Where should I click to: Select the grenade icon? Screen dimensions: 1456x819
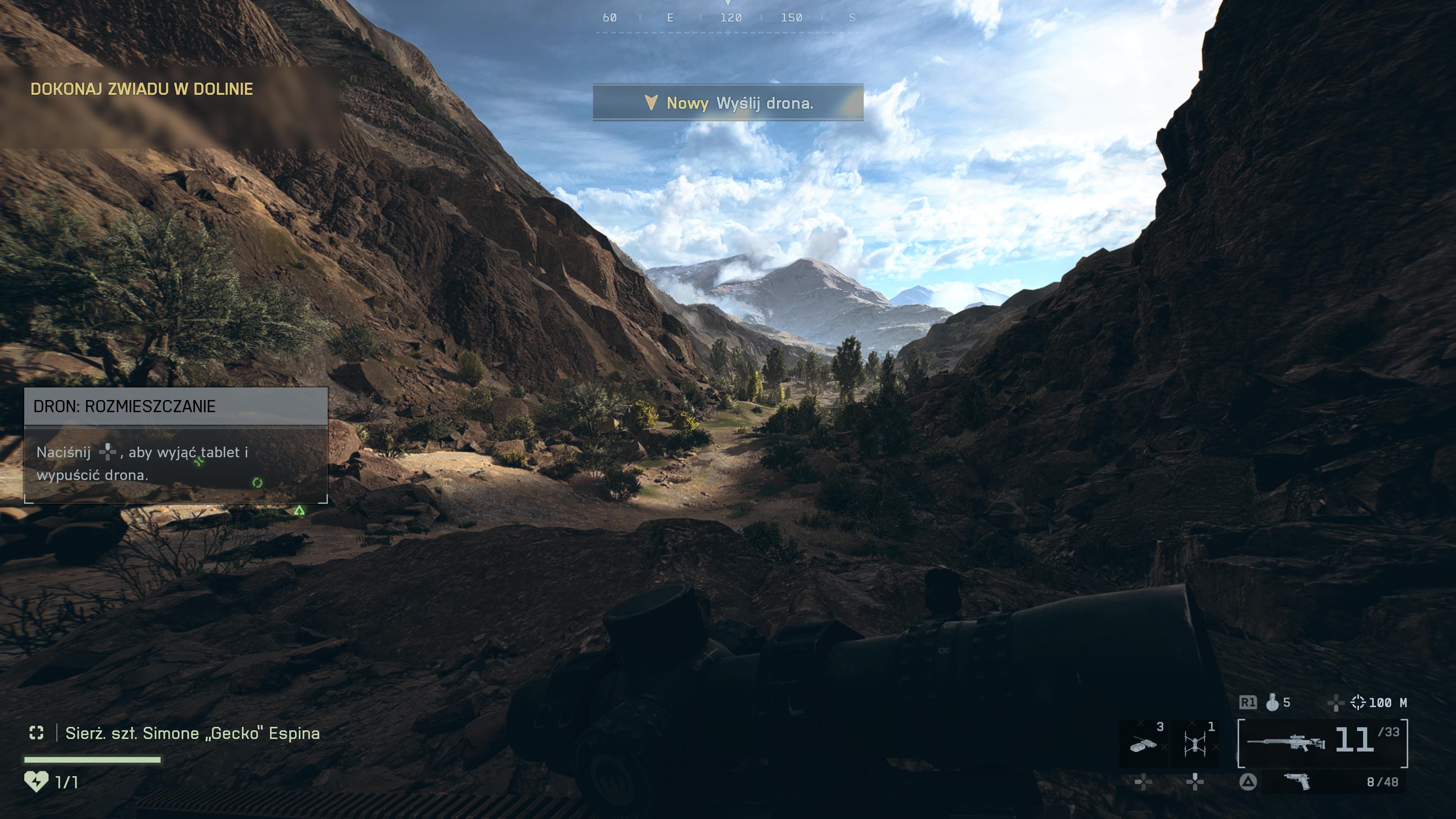click(1272, 703)
